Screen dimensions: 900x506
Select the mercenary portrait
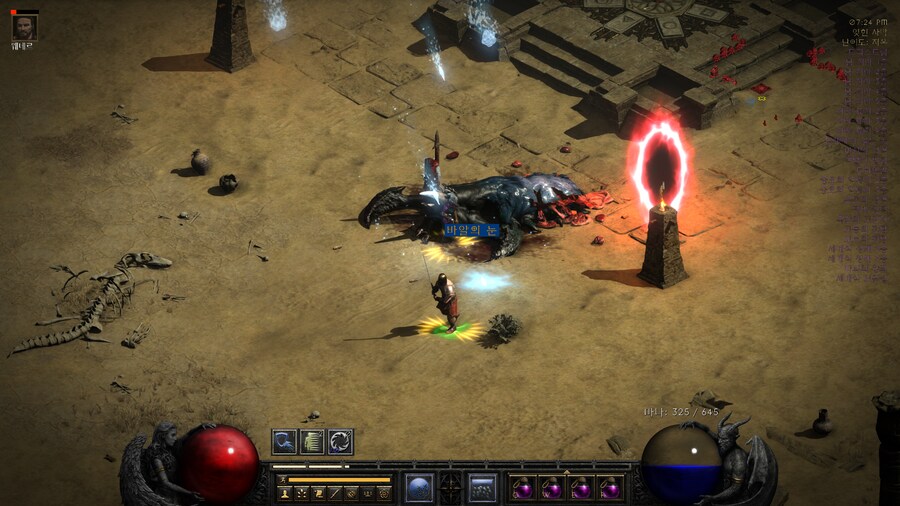(x=23, y=28)
